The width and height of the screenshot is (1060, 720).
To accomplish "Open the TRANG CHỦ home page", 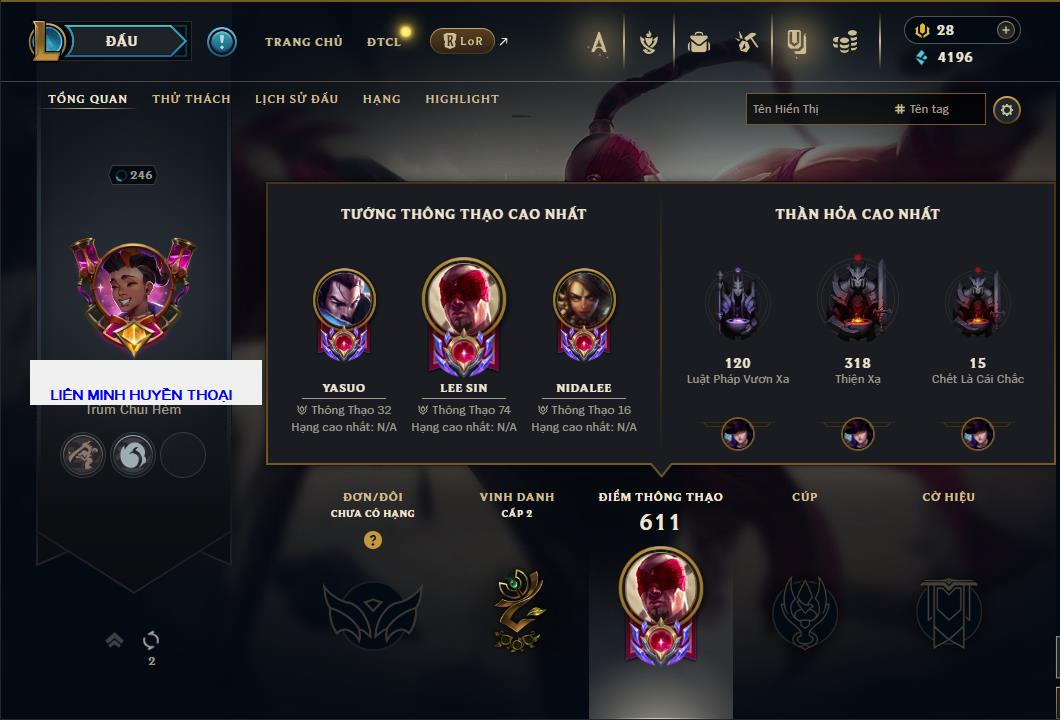I will click(x=303, y=42).
